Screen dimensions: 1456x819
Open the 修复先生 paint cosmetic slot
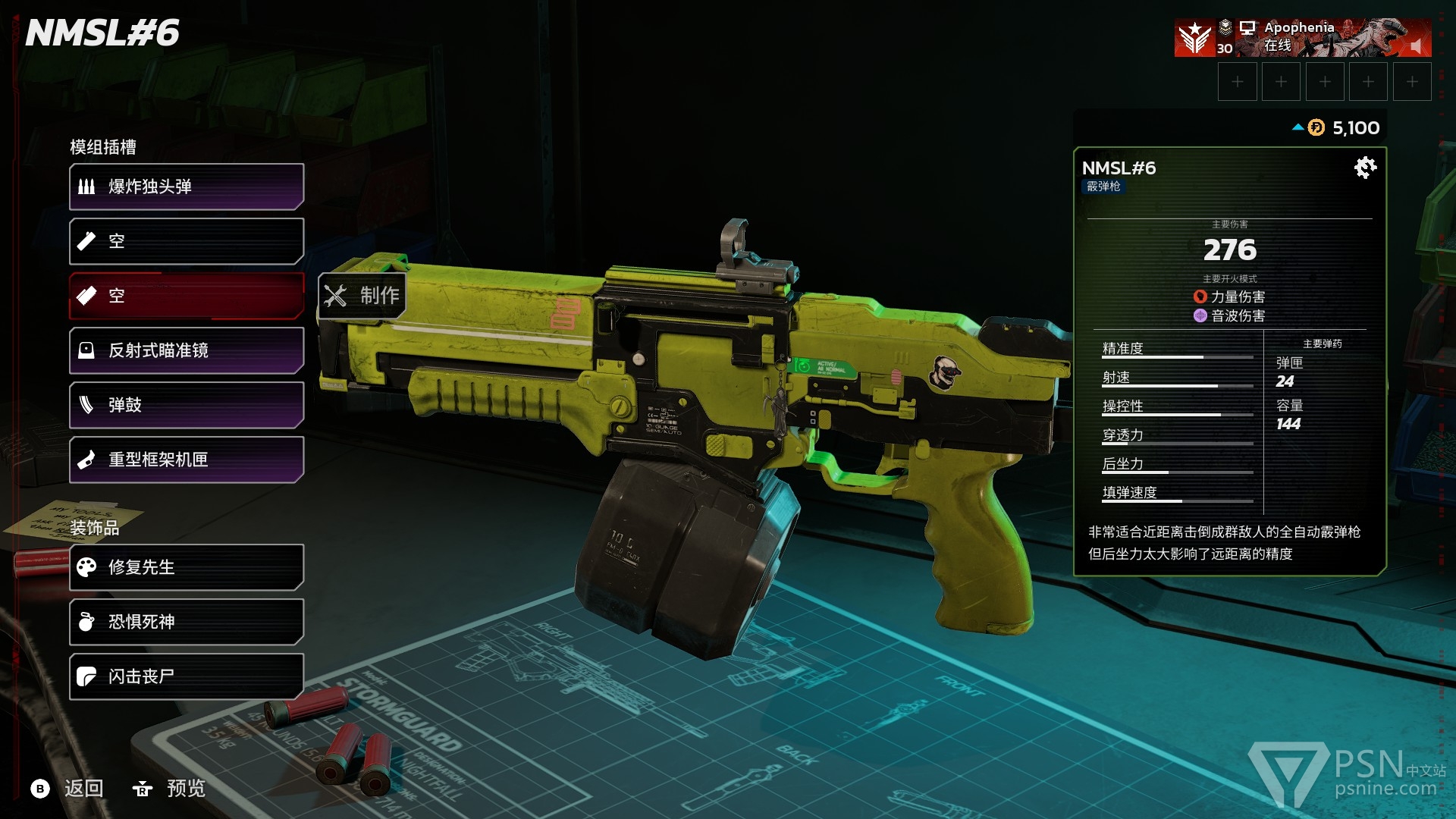point(187,567)
